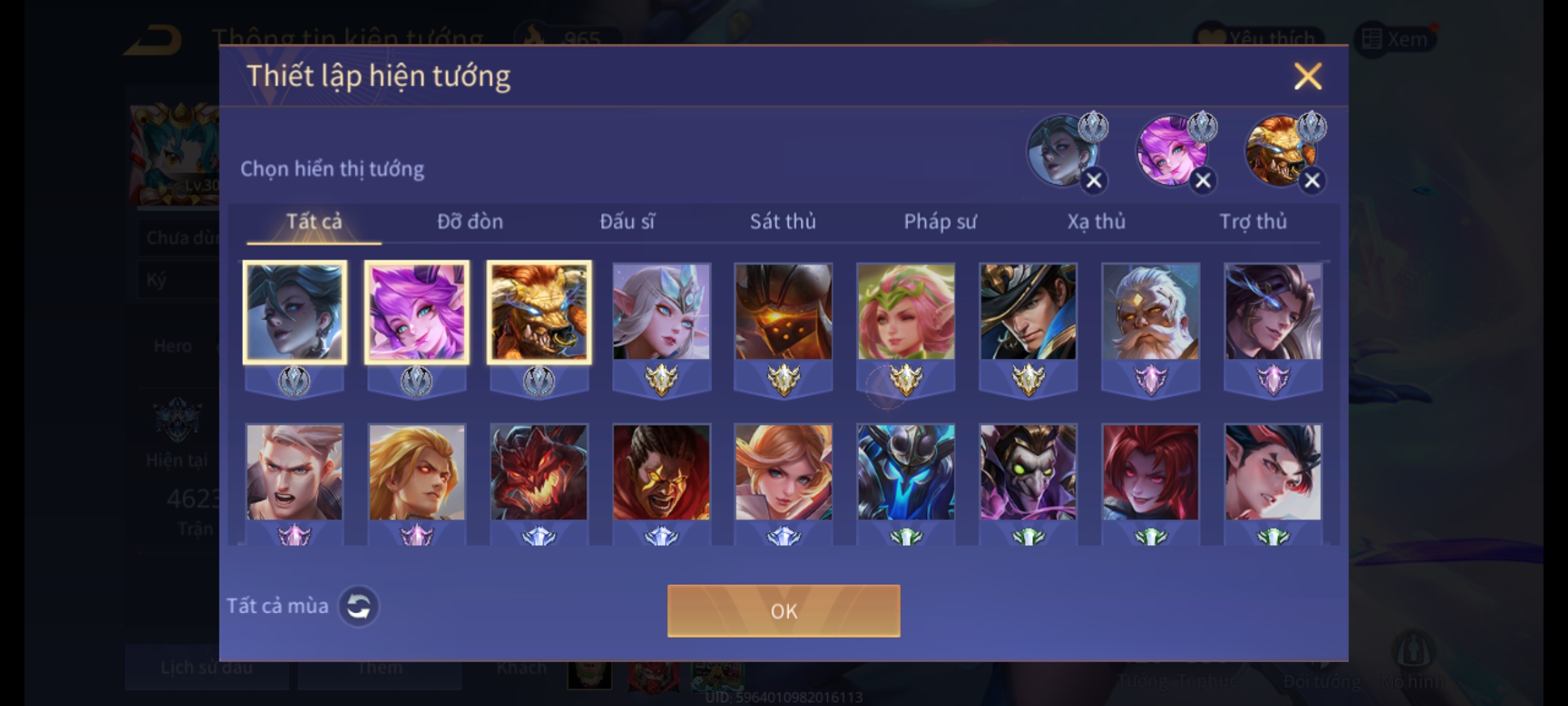
Task: Choose the blue armored knight hero portrait
Action: [906, 472]
